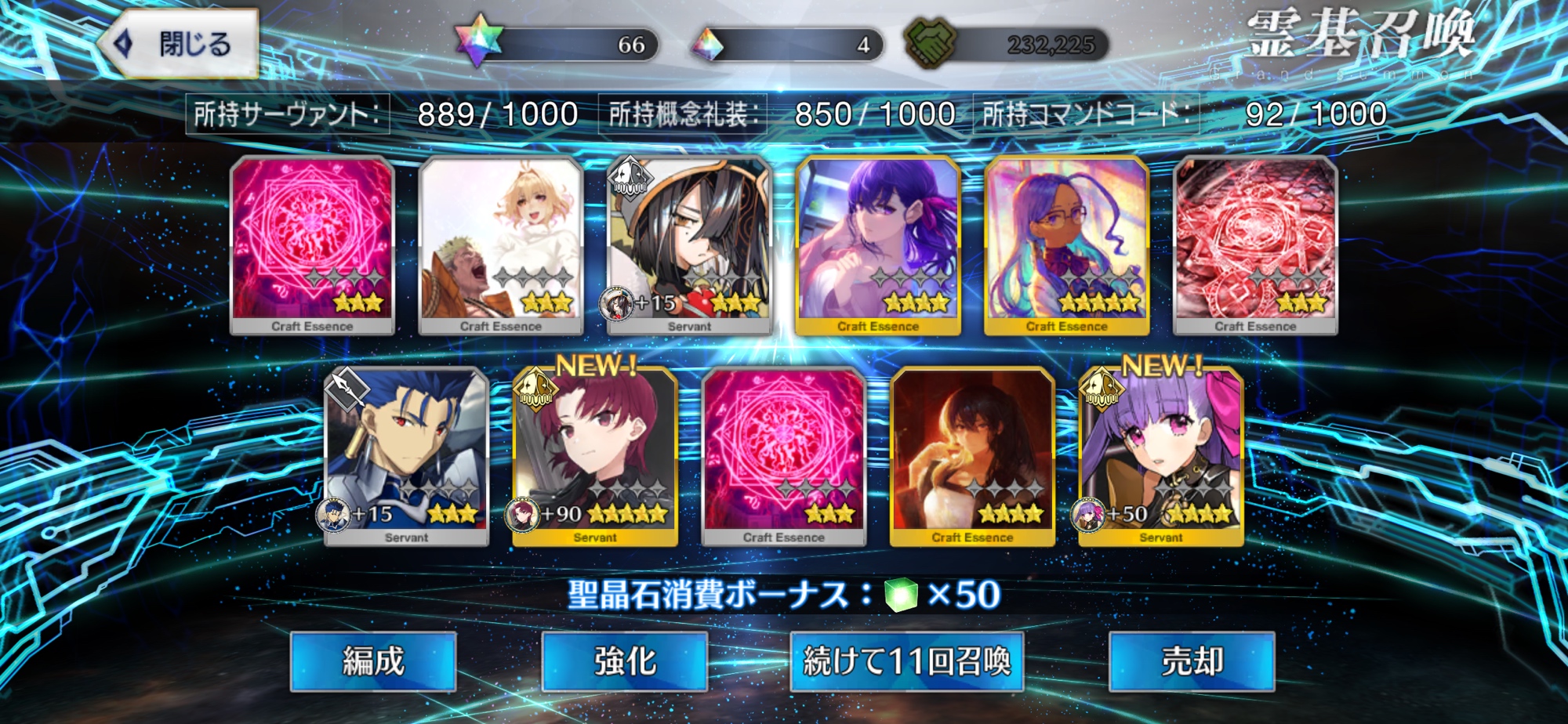This screenshot has width=1568, height=724.
Task: Open the 売却 sell menu
Action: pos(1192,661)
